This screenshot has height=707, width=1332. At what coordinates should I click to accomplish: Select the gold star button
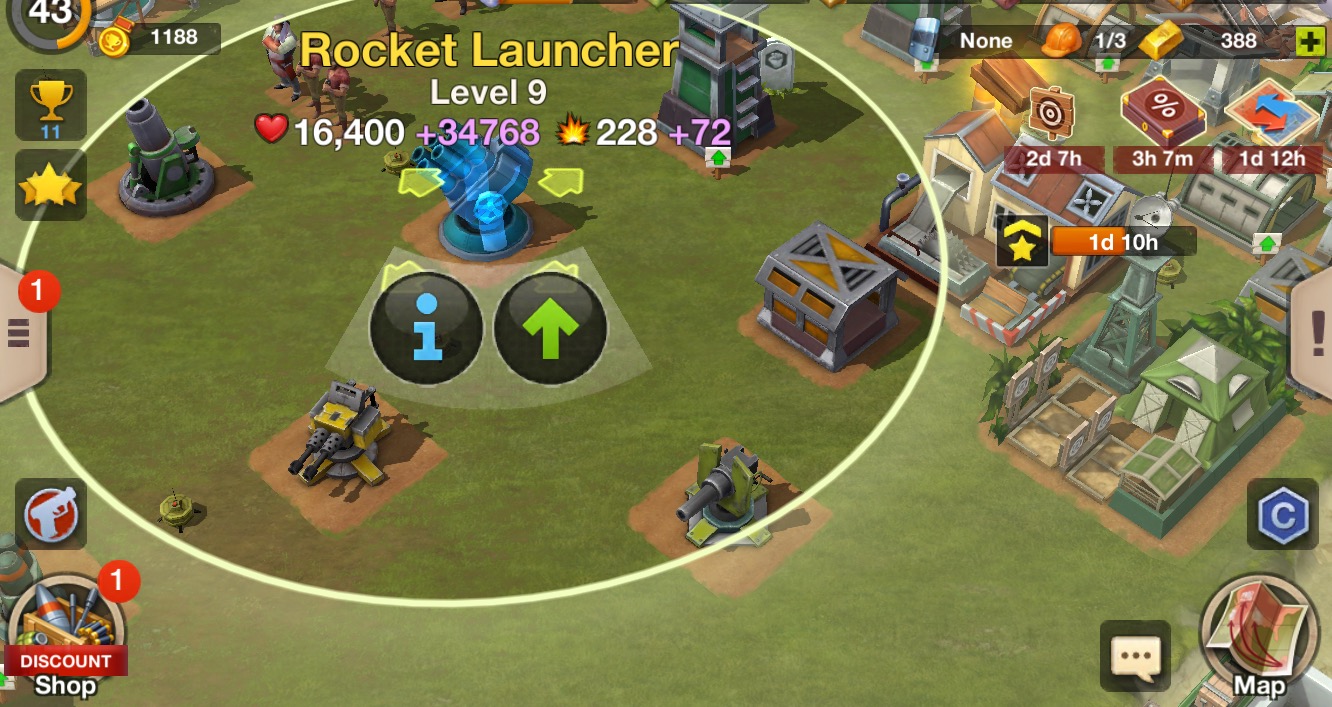[50, 186]
